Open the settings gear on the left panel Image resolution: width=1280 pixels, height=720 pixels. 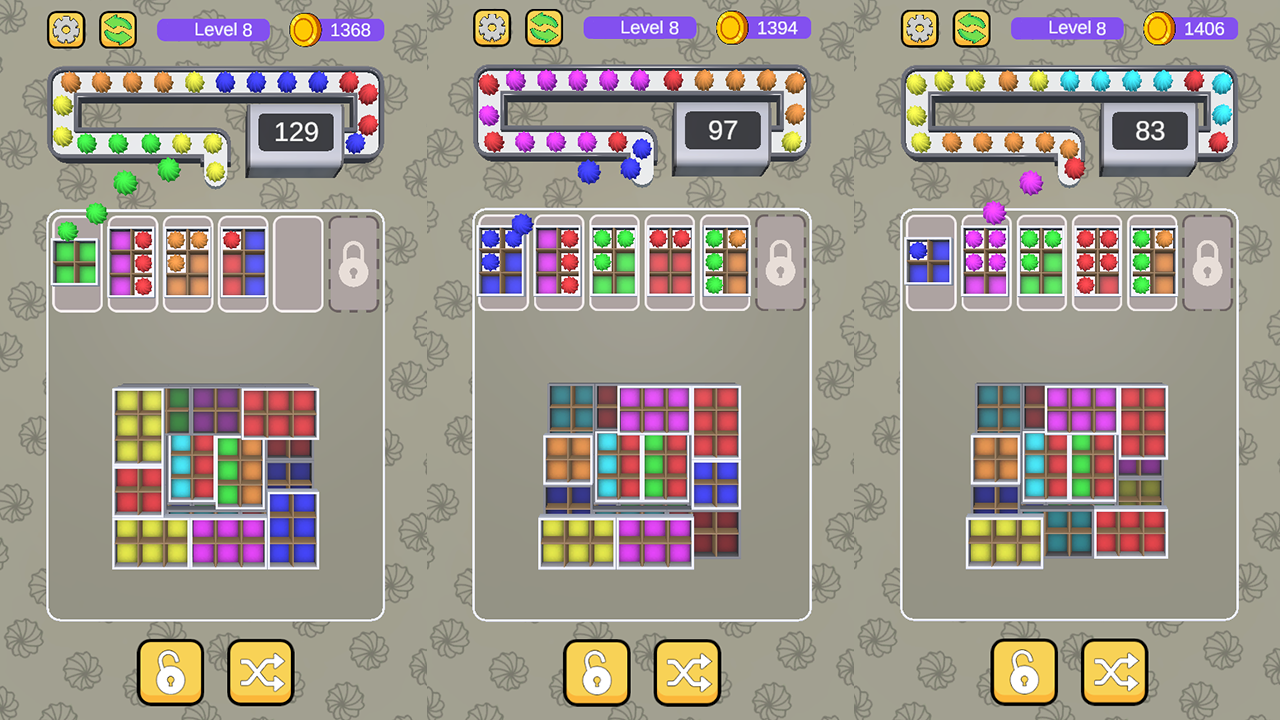click(x=66, y=29)
